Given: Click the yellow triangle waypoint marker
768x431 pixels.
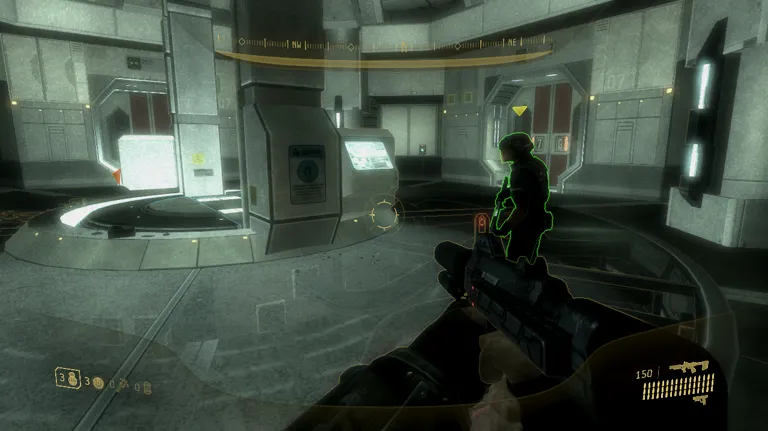Looking at the screenshot, I should pos(519,111).
